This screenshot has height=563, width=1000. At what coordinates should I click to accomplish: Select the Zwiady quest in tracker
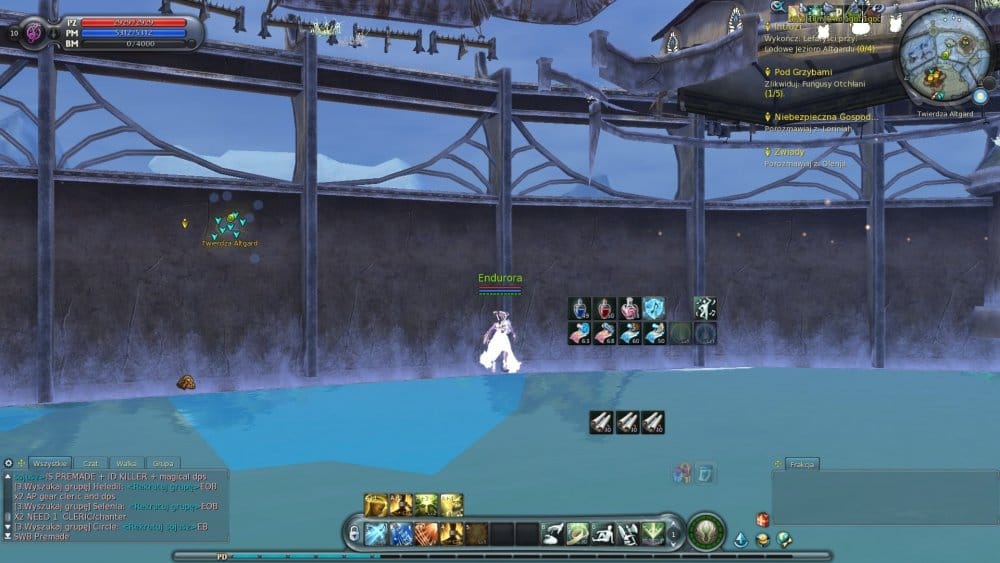(x=789, y=151)
